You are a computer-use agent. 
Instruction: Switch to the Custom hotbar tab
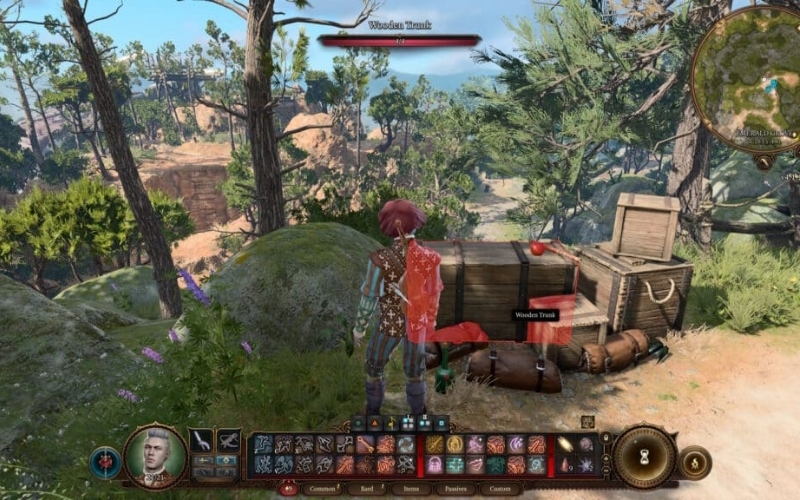pos(500,489)
